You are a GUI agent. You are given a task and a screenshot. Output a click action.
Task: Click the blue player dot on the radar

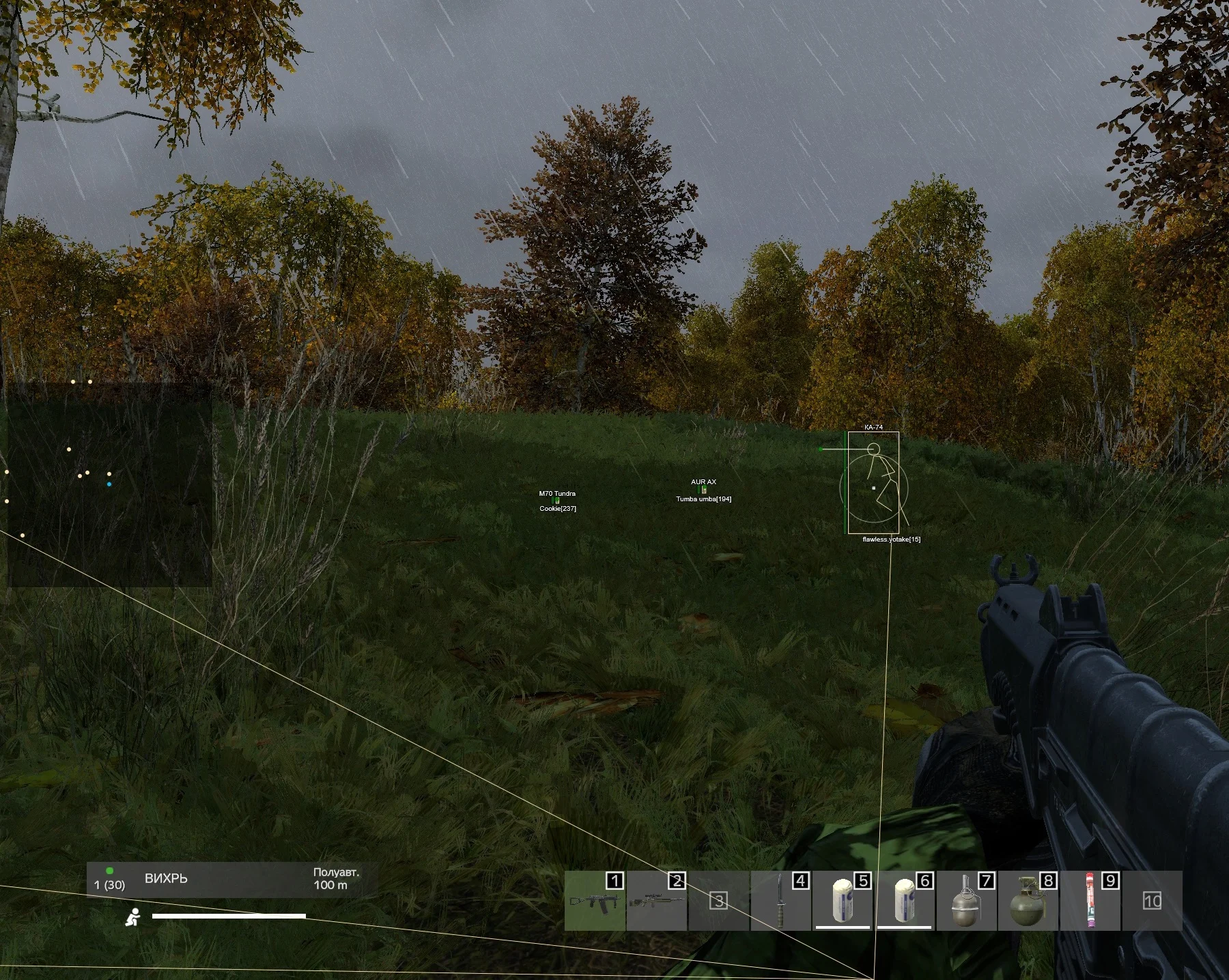109,484
